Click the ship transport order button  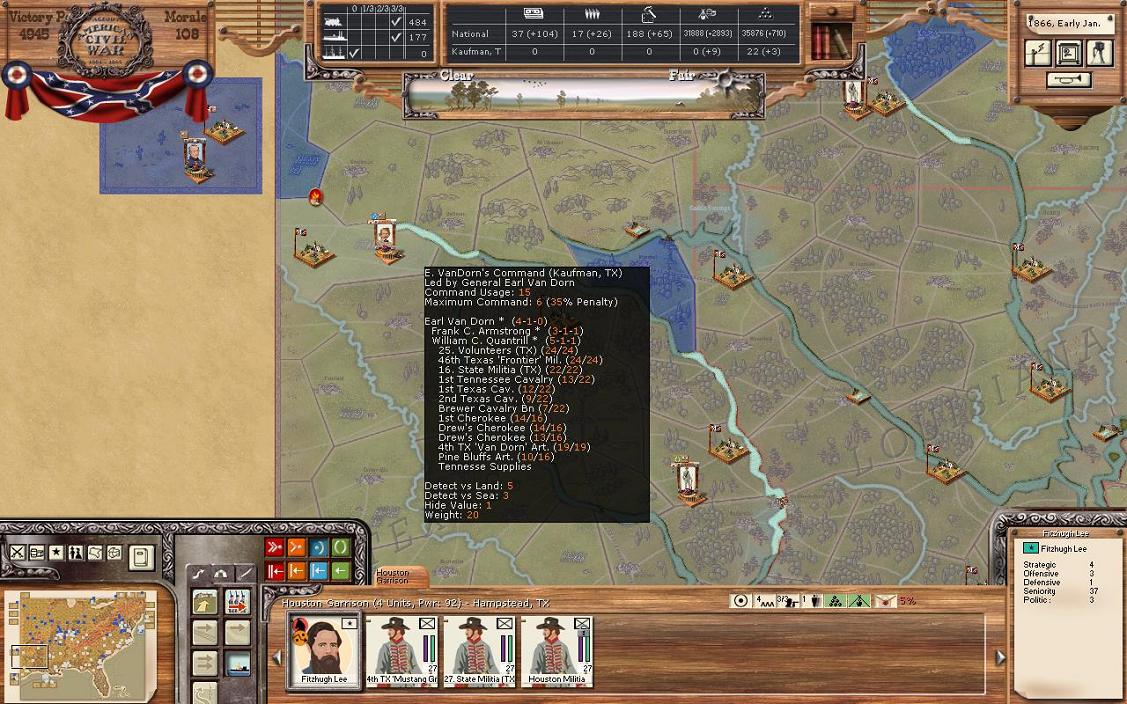[x=237, y=662]
